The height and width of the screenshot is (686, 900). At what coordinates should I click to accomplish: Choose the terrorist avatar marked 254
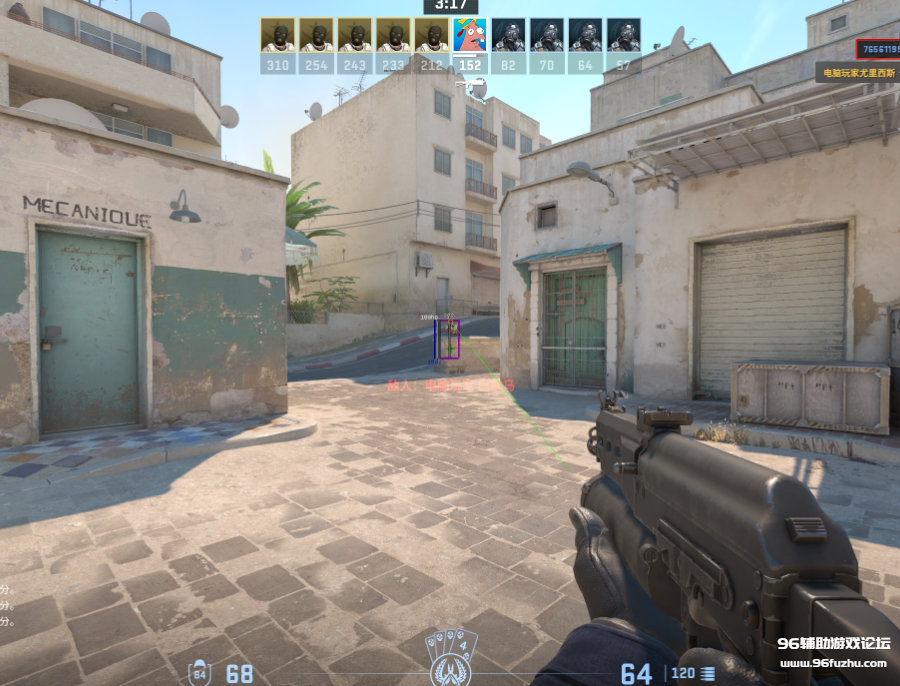click(x=316, y=36)
